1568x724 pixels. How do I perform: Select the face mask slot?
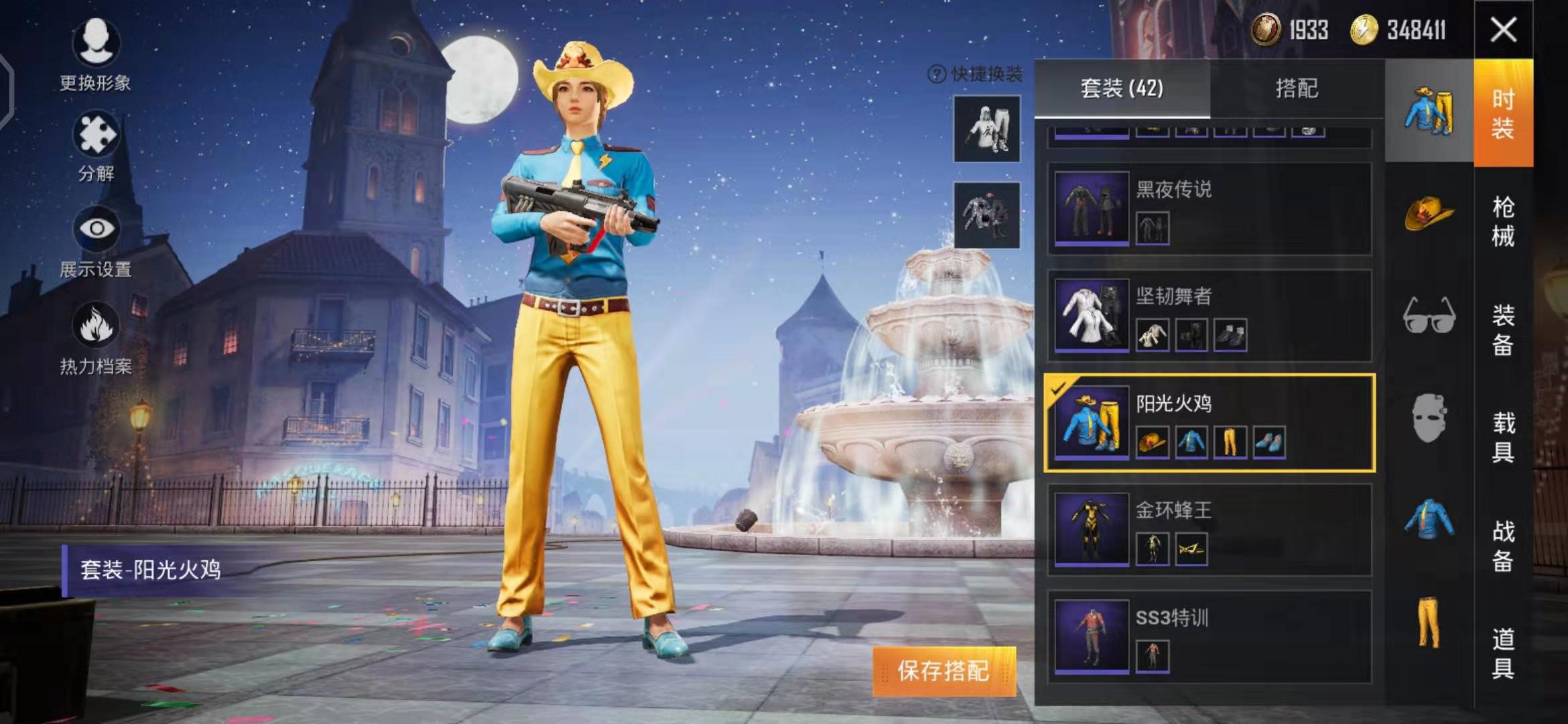(x=1429, y=418)
